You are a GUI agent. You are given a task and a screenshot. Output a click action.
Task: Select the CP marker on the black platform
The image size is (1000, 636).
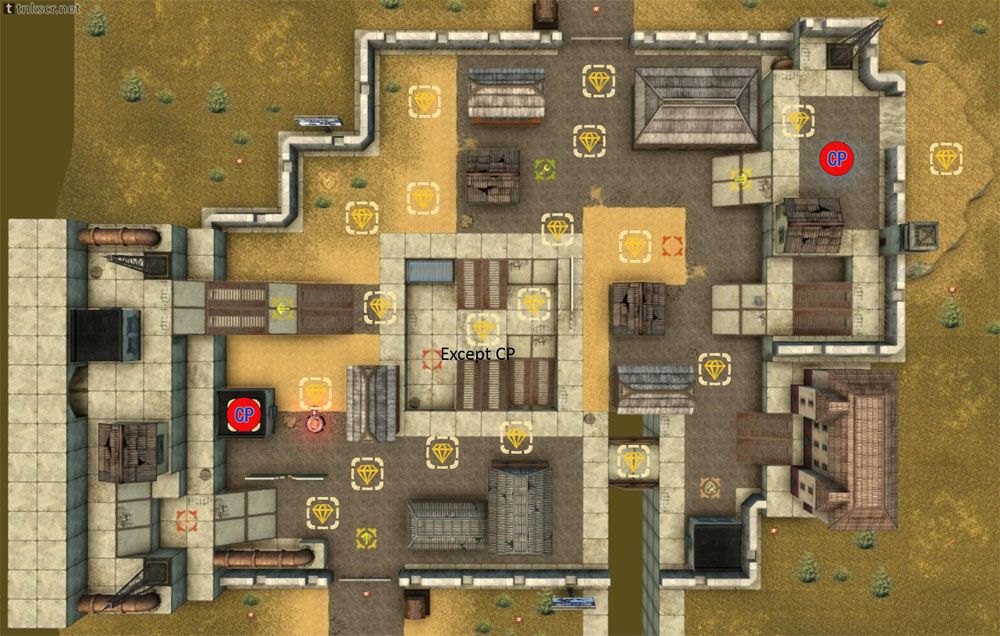tap(242, 413)
